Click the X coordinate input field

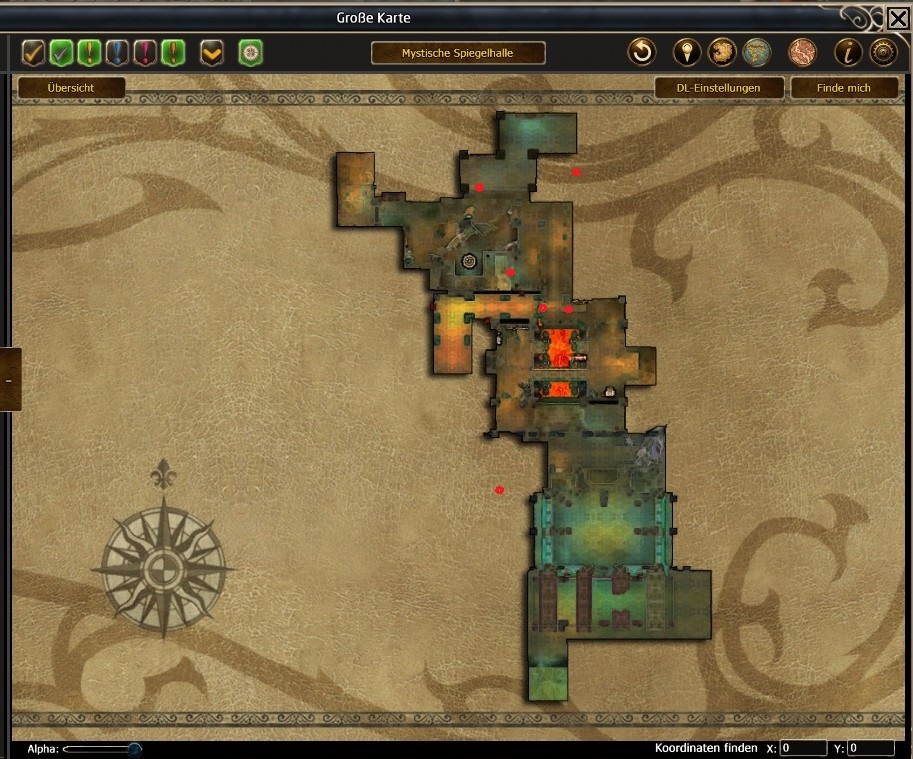click(x=803, y=748)
